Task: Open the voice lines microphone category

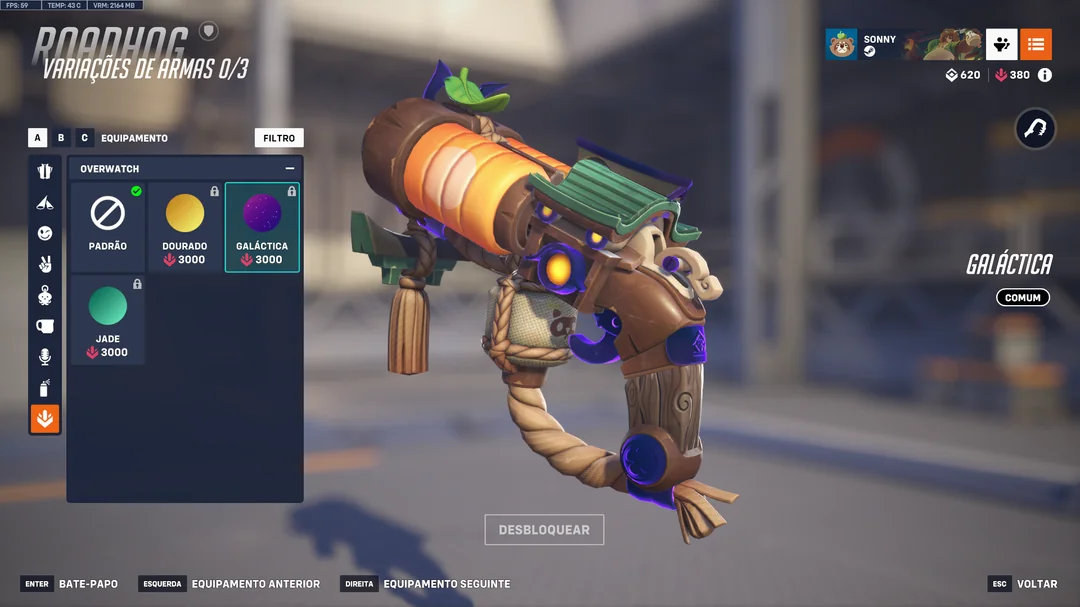Action: click(x=45, y=357)
